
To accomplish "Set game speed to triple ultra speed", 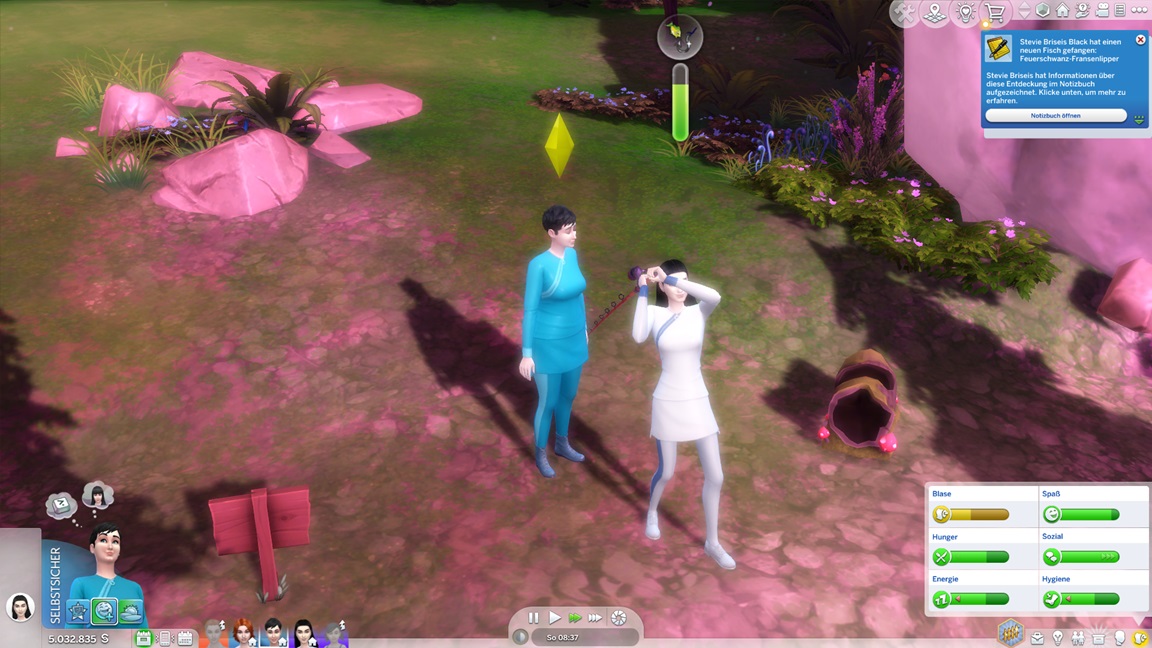I will tap(595, 618).
